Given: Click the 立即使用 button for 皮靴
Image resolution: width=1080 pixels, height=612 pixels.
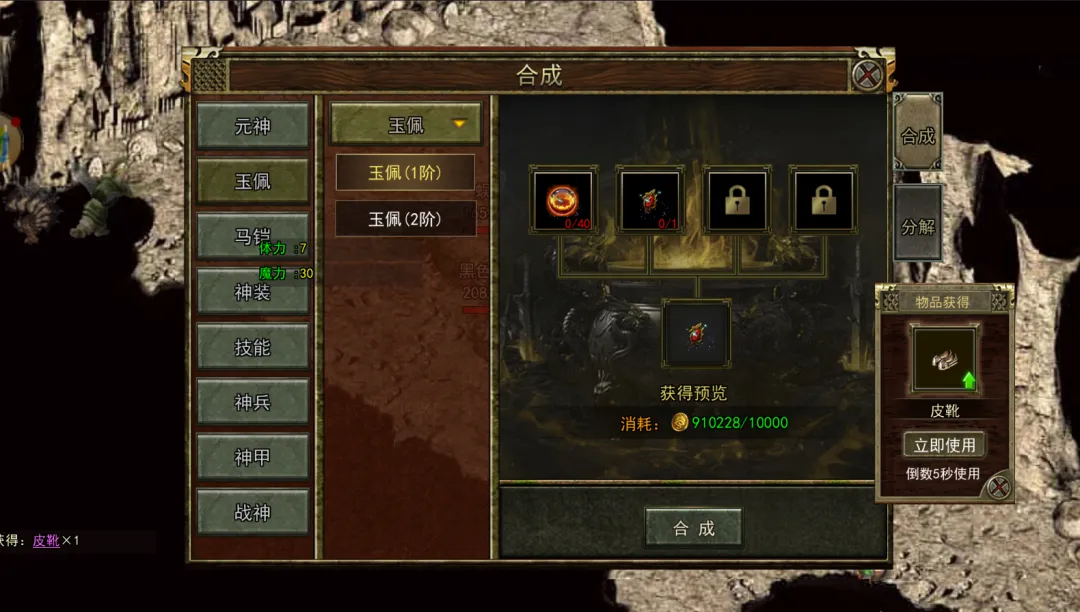Looking at the screenshot, I should [x=944, y=445].
